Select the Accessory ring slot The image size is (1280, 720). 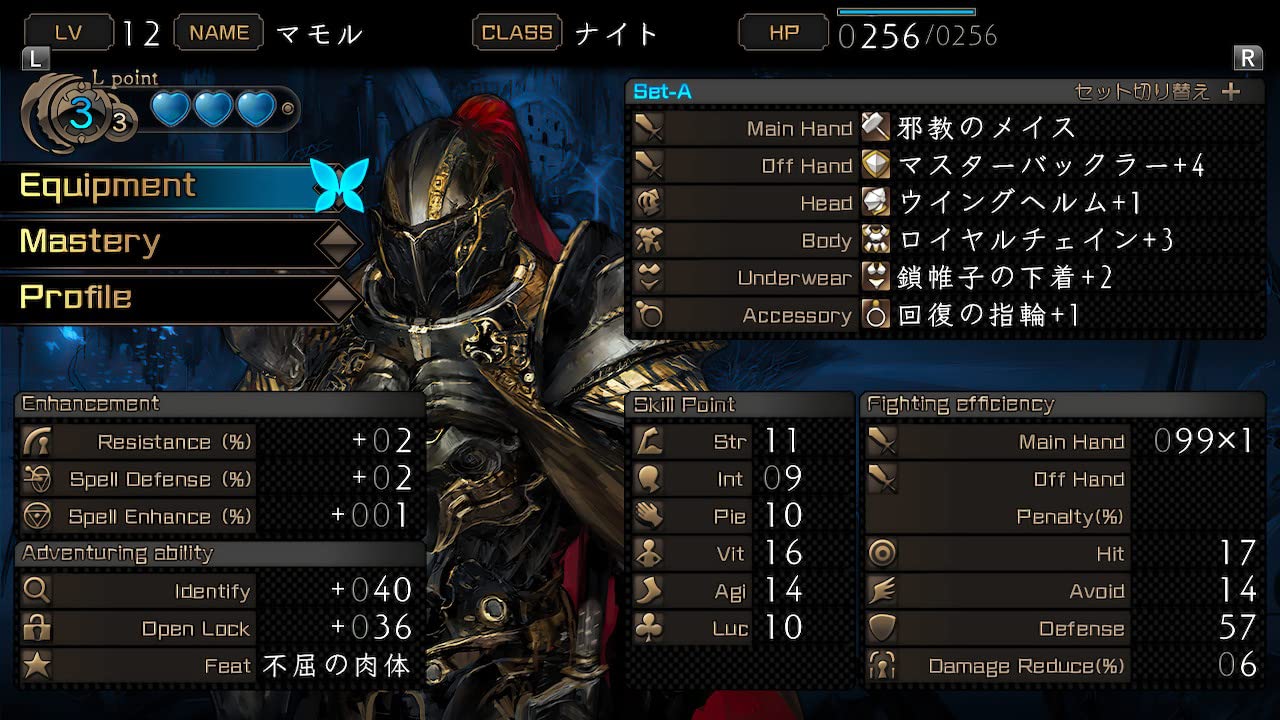(x=945, y=316)
